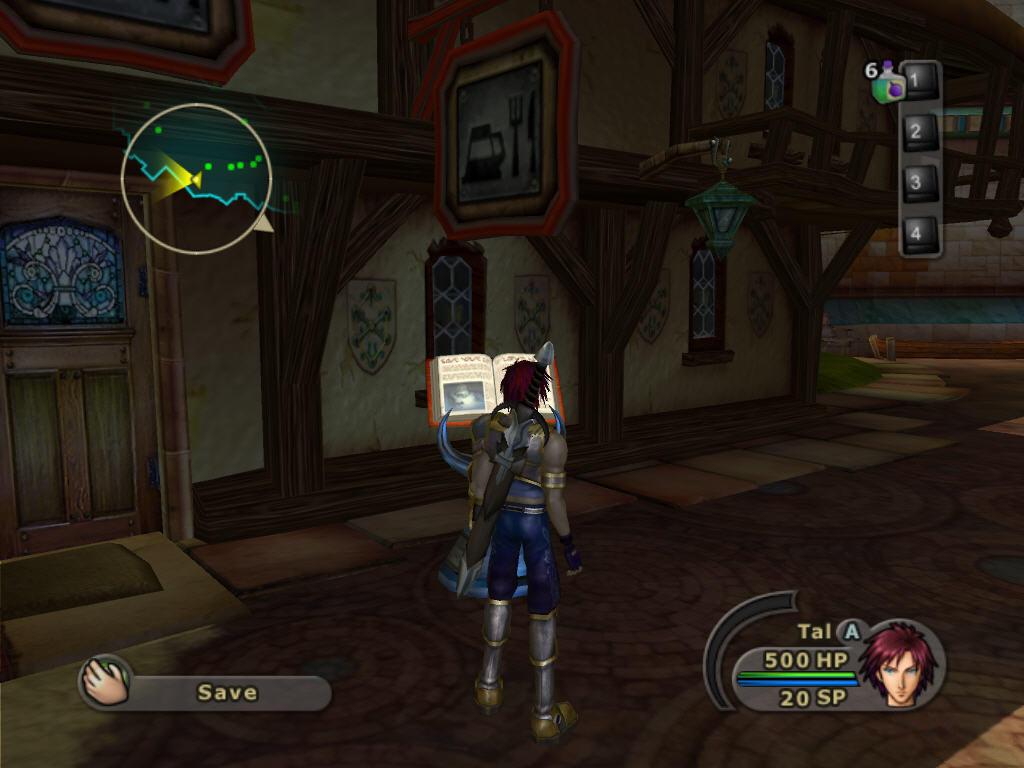The image size is (1024, 768).
Task: Select quick slot 2
Action: pos(917,132)
